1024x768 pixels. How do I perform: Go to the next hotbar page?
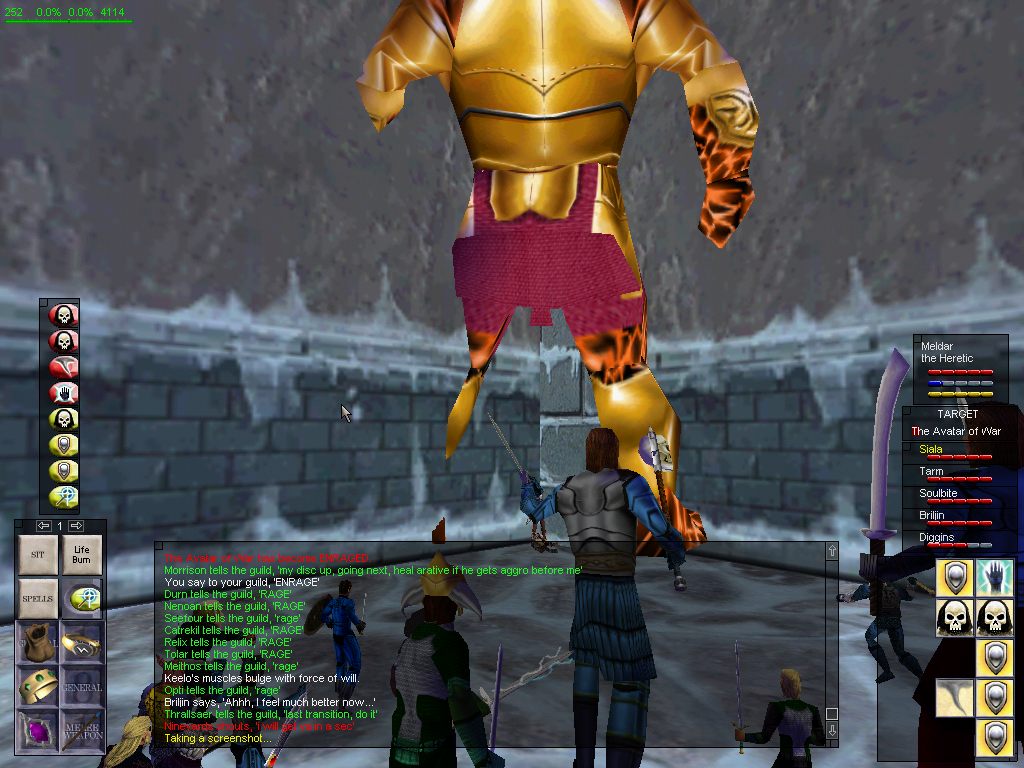76,525
